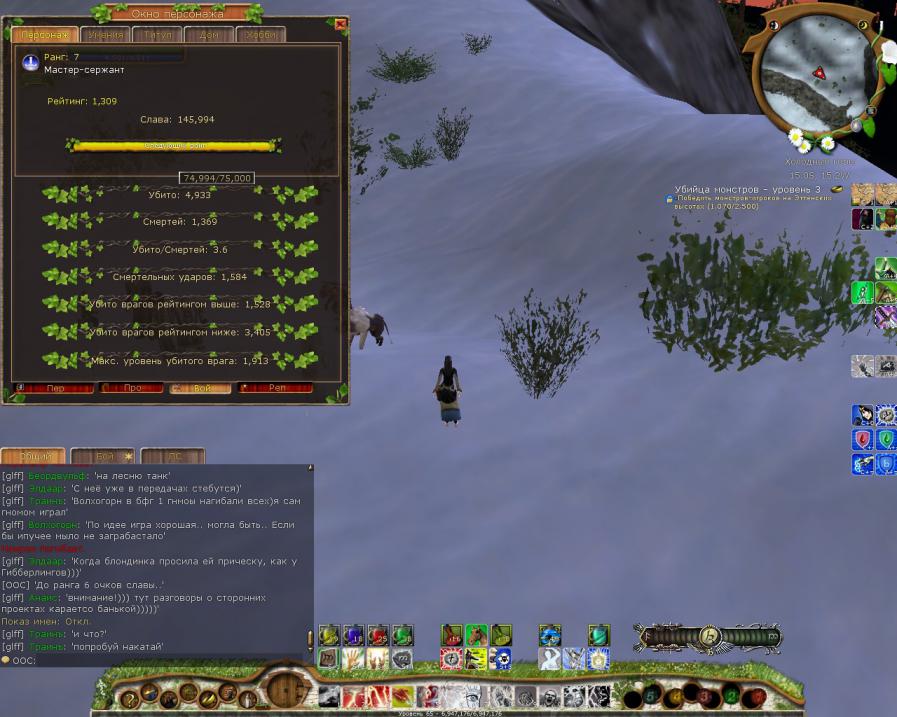Open the Убийца монстров quest tracker entry
The height and width of the screenshot is (717, 897).
(x=747, y=189)
